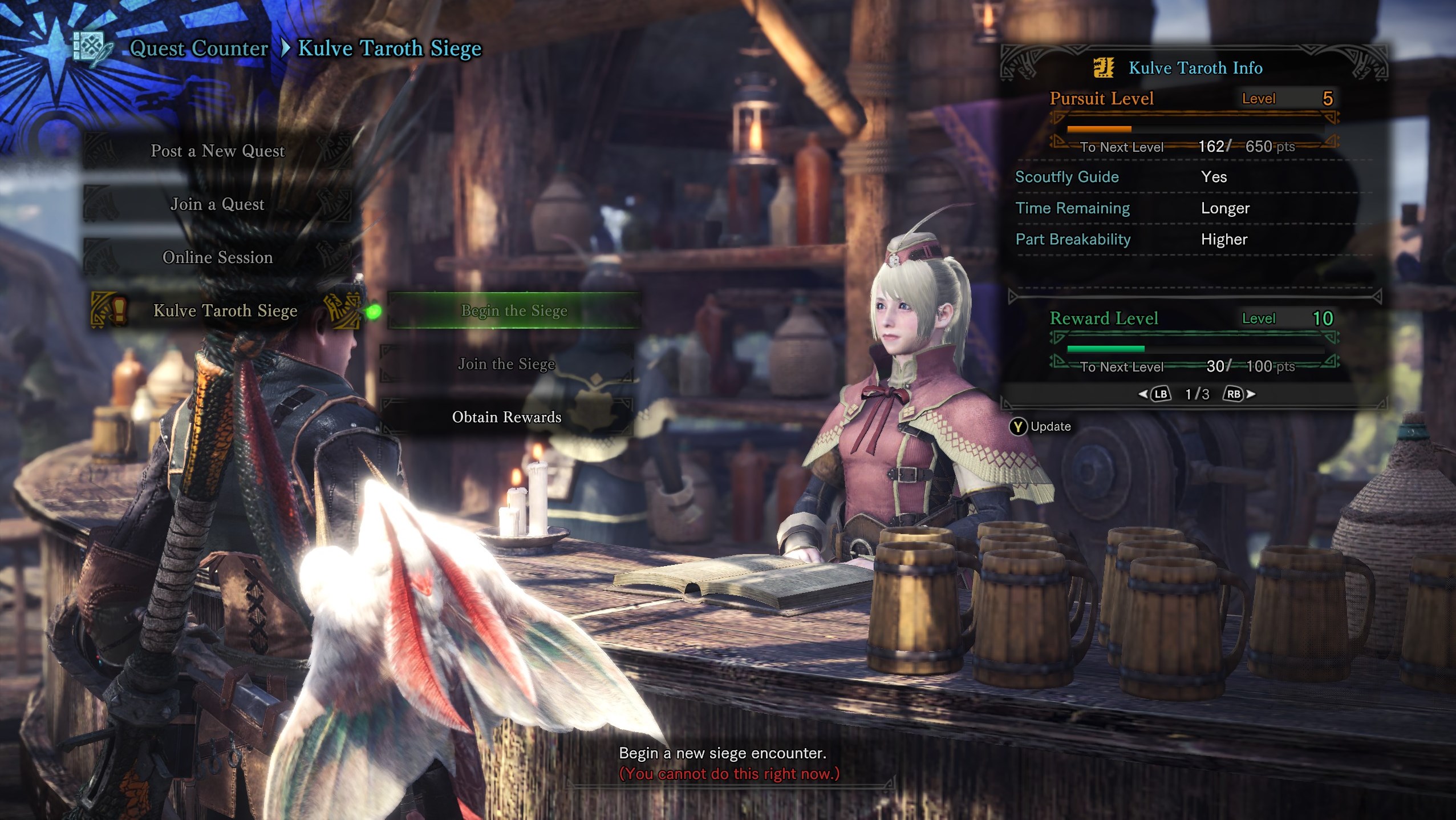The height and width of the screenshot is (820, 1456).
Task: Choose Join a Quest
Action: pos(217,204)
